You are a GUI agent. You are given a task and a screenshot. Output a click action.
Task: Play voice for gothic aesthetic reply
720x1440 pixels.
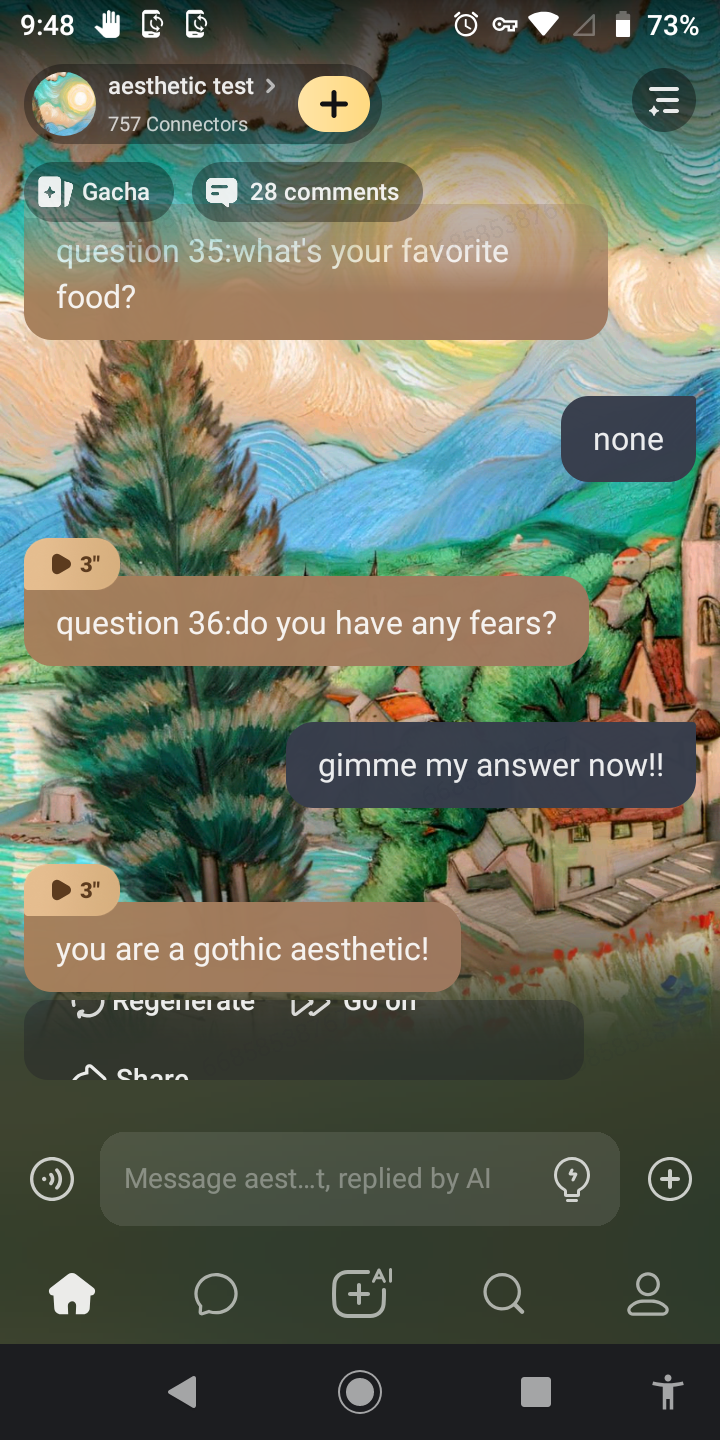pyautogui.click(x=72, y=889)
